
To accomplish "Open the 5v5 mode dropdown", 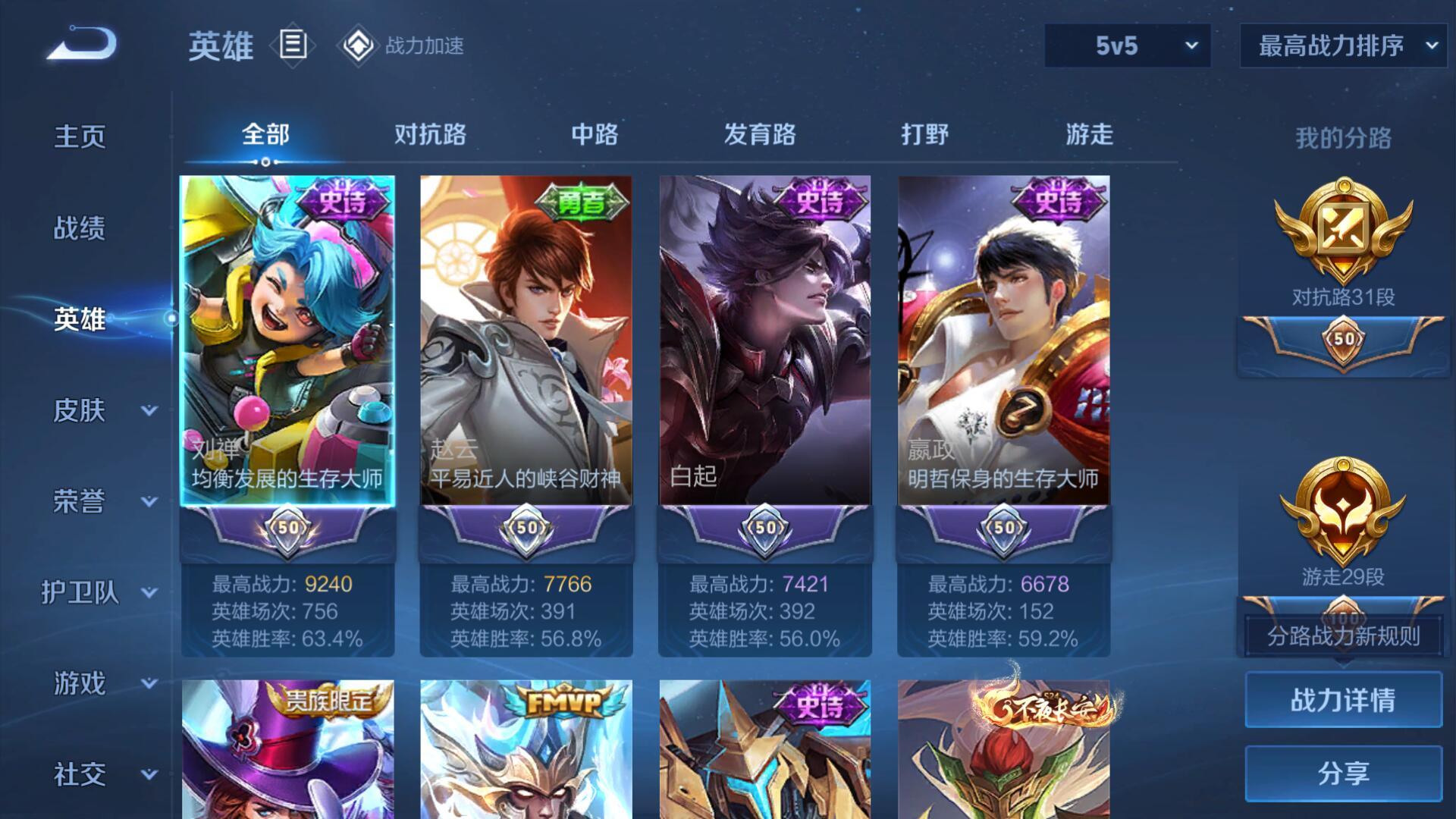I will (x=1127, y=45).
